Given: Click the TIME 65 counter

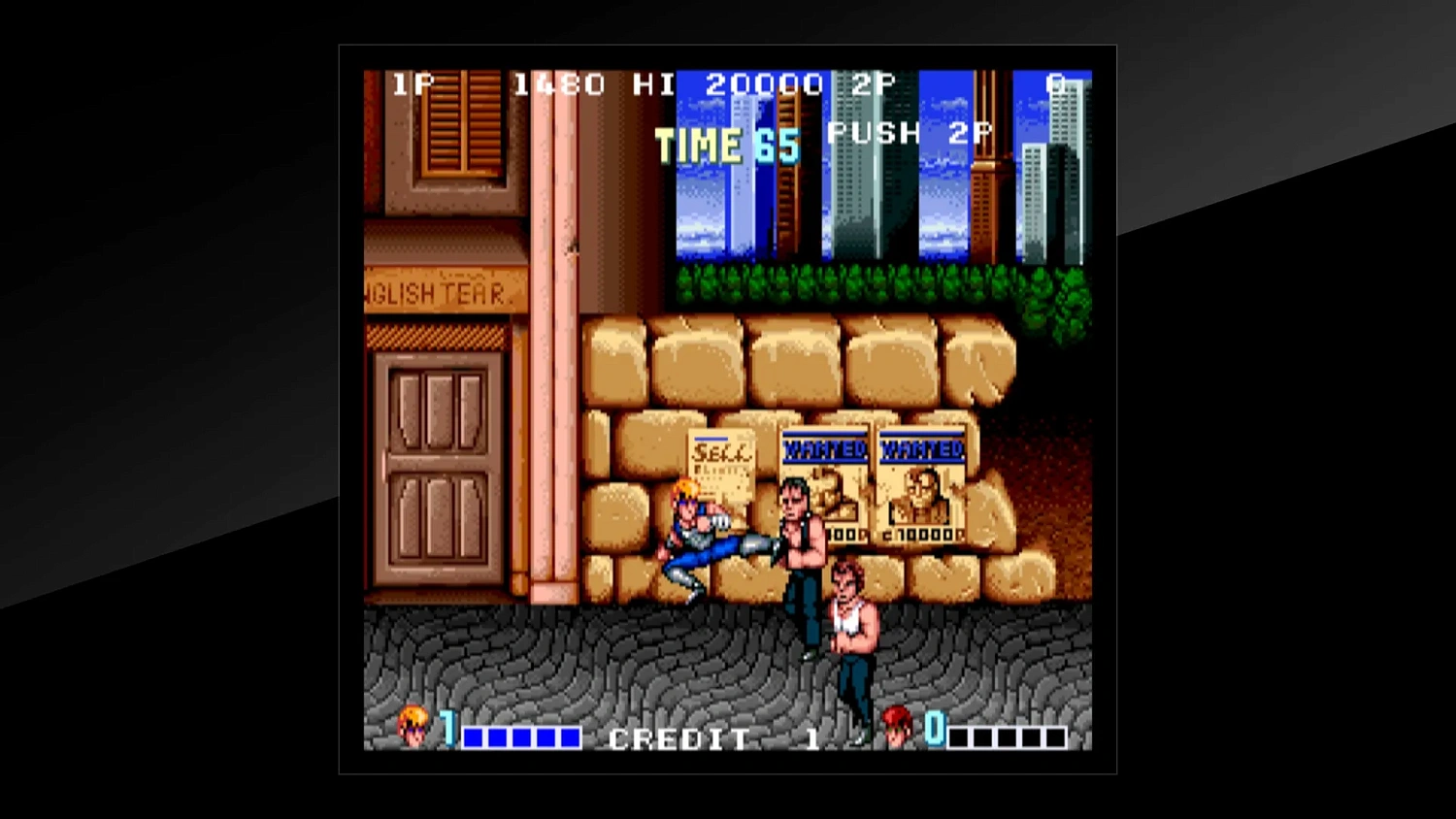Looking at the screenshot, I should (726, 145).
